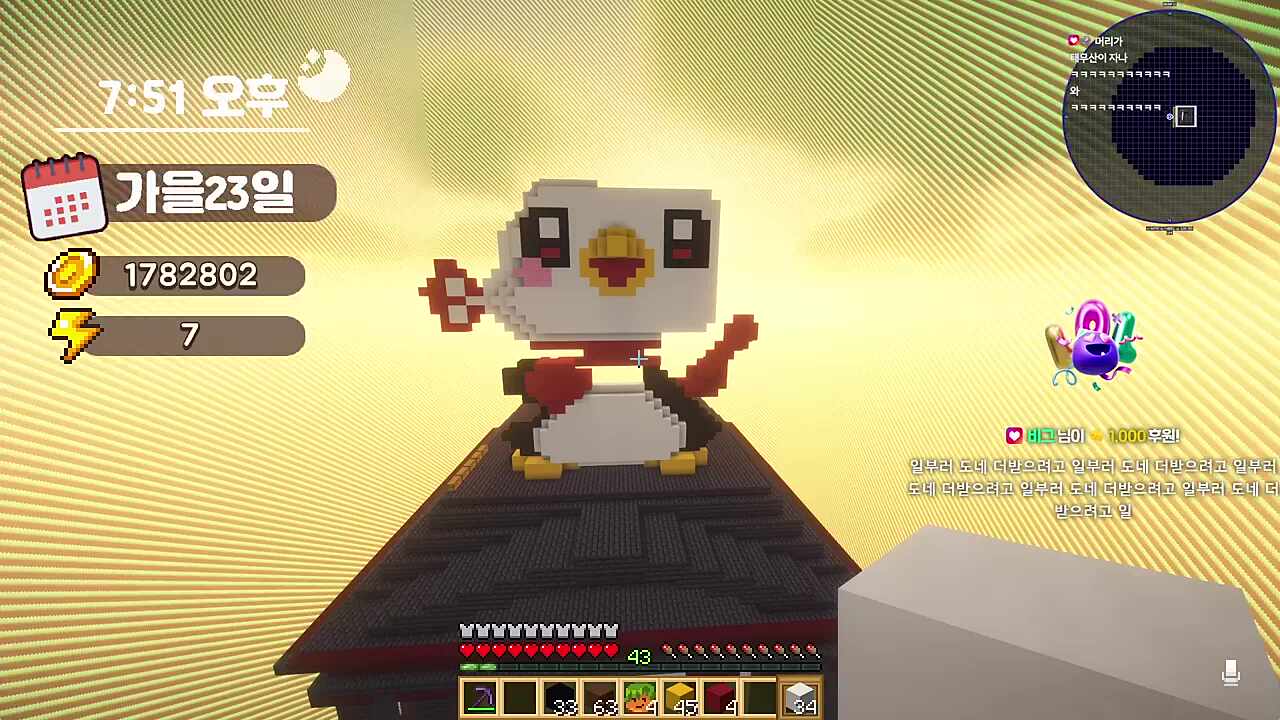The image size is (1280, 720).
Task: Select the white block stack of 34
Action: tap(800, 697)
